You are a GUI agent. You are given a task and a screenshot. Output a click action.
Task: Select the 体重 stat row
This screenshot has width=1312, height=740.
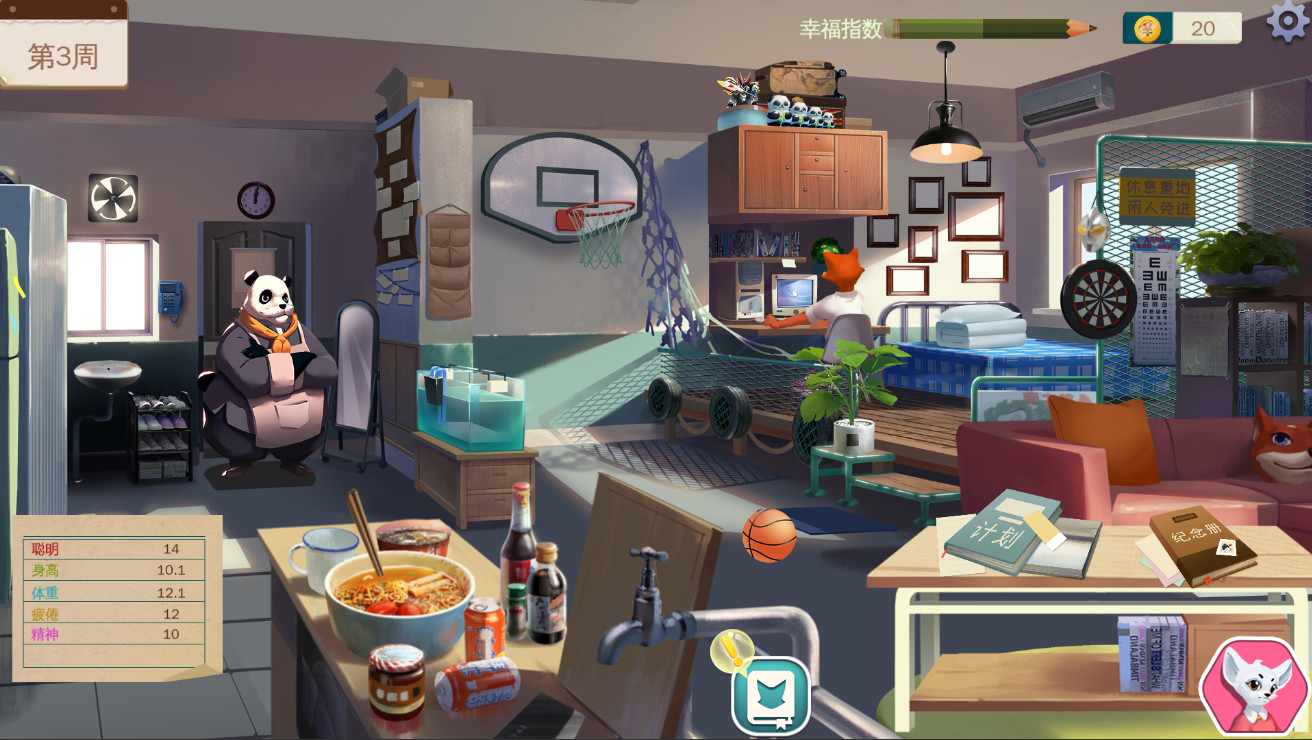(x=110, y=592)
